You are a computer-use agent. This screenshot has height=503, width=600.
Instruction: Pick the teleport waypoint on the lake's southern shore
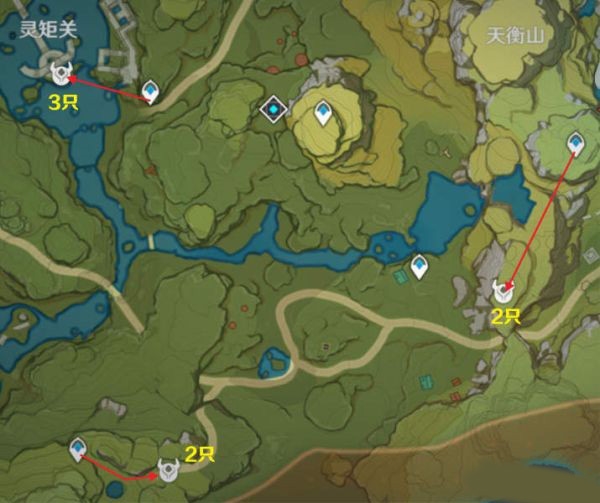[419, 266]
